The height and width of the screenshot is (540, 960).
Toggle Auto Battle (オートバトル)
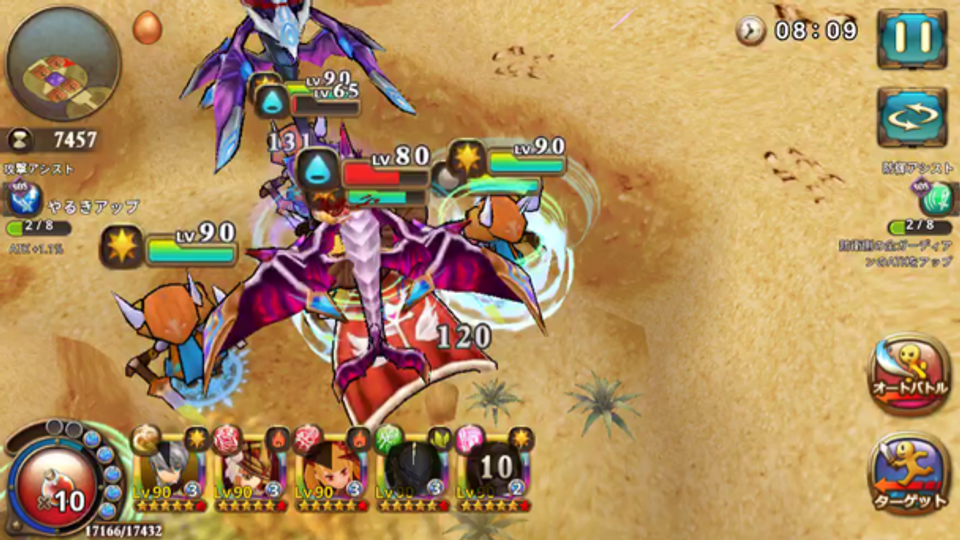pos(908,374)
